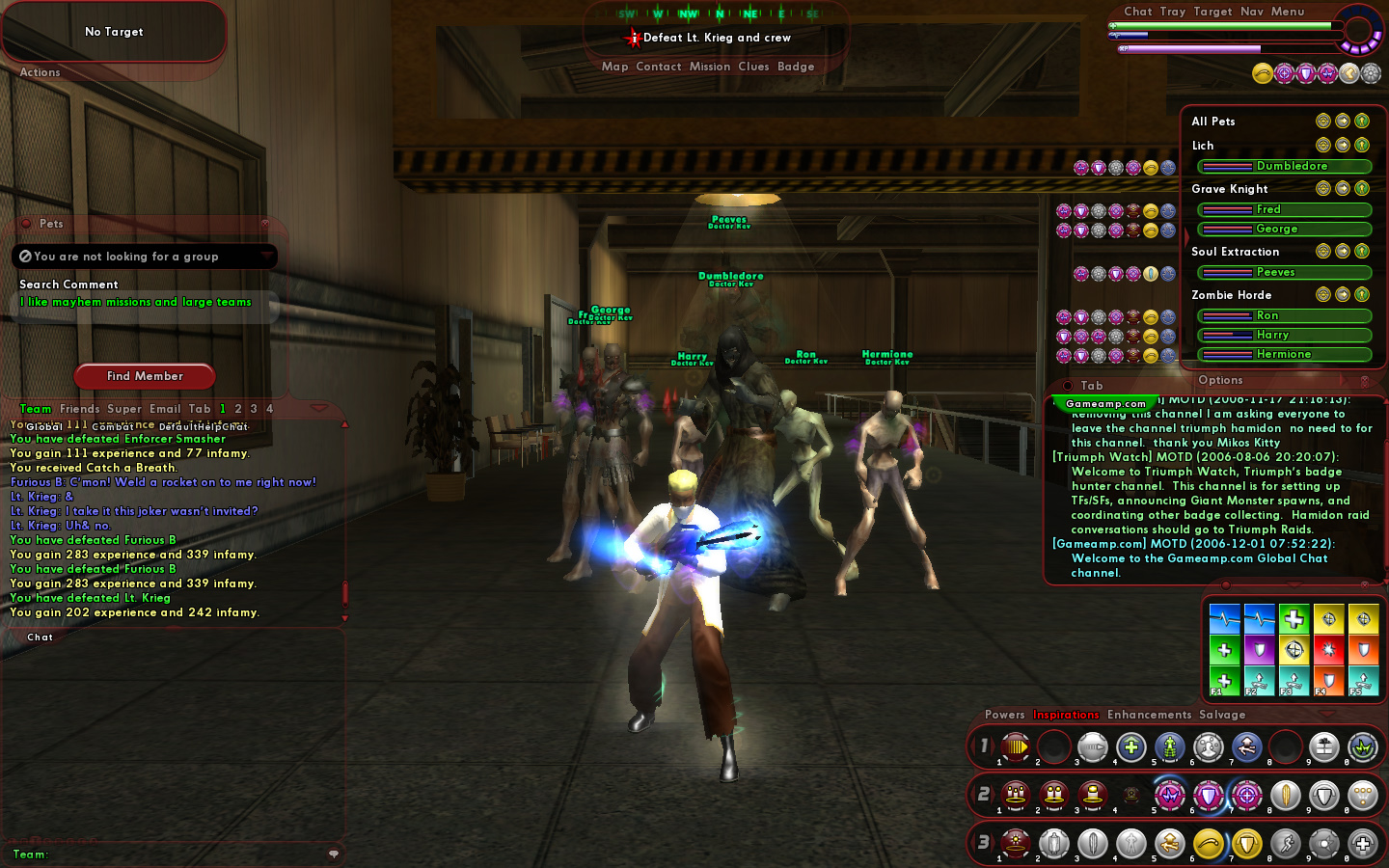Viewport: 1389px width, 868px height.
Task: Open the Contact window
Action: (x=658, y=67)
